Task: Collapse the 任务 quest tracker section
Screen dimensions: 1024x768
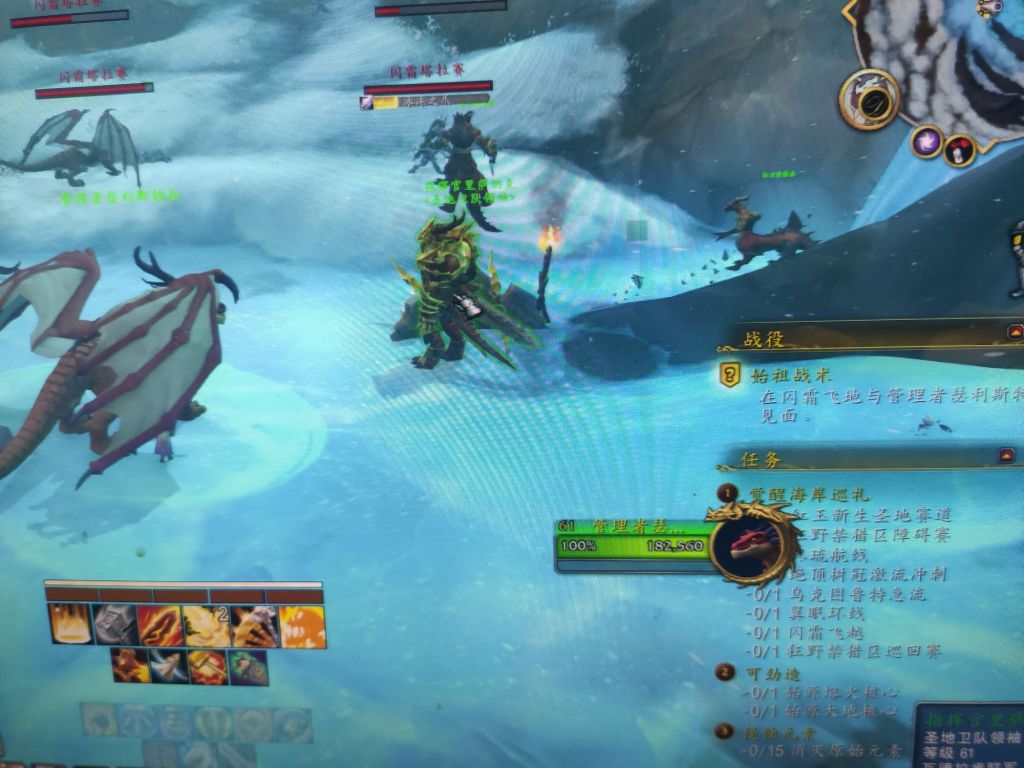Action: tap(1006, 456)
